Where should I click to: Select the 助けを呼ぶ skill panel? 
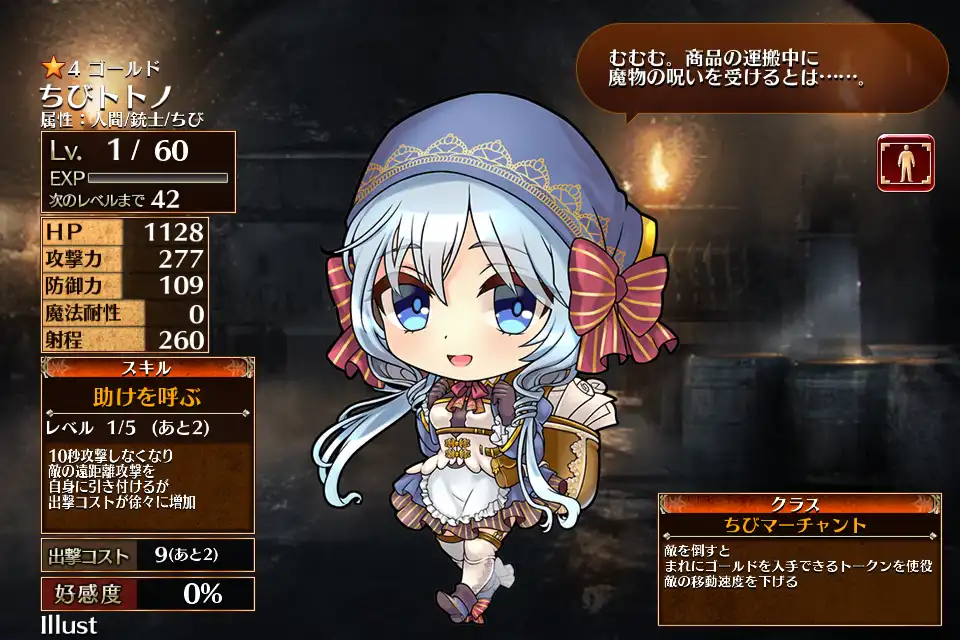[148, 396]
